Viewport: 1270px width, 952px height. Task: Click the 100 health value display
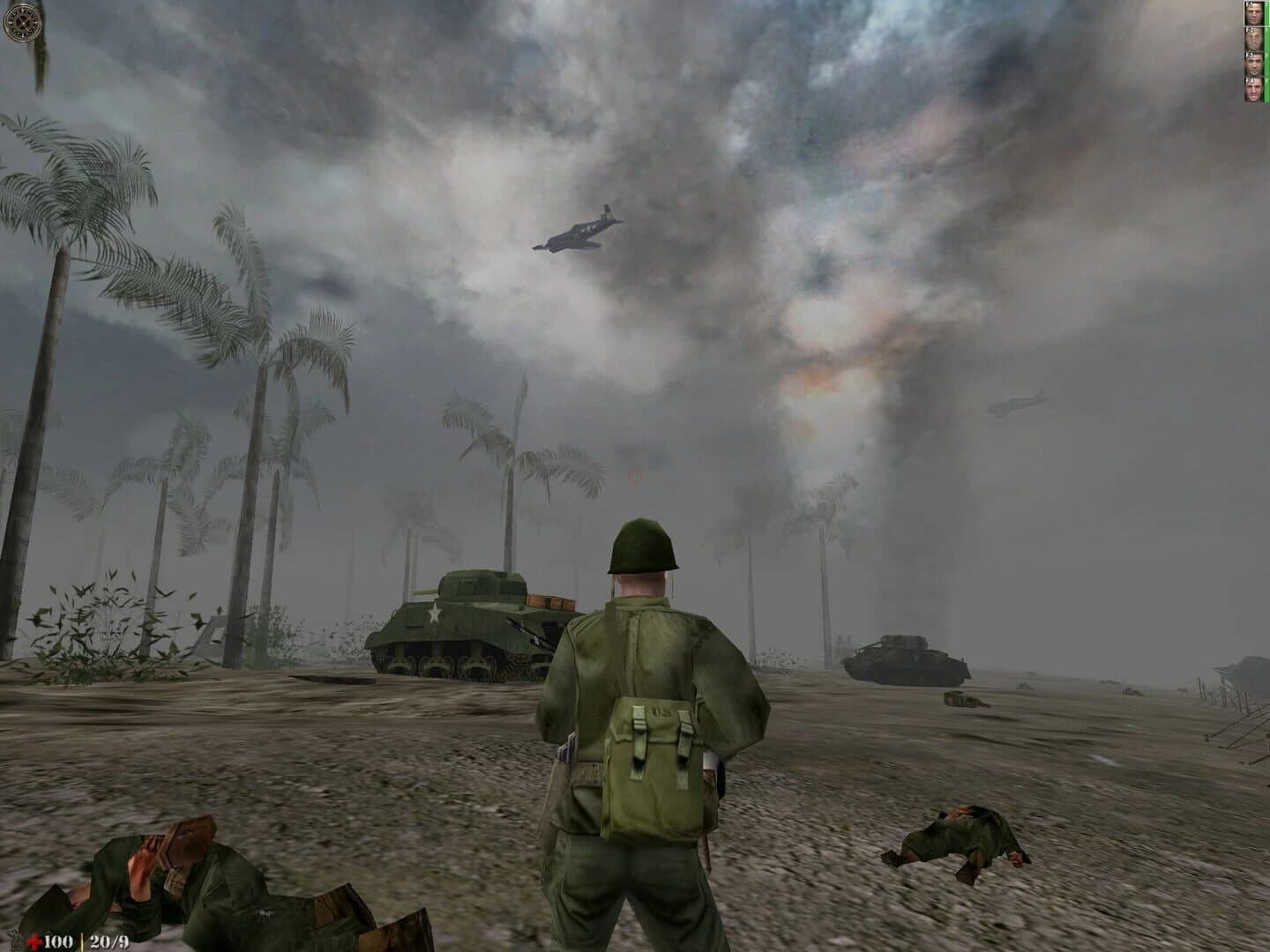pos(57,941)
